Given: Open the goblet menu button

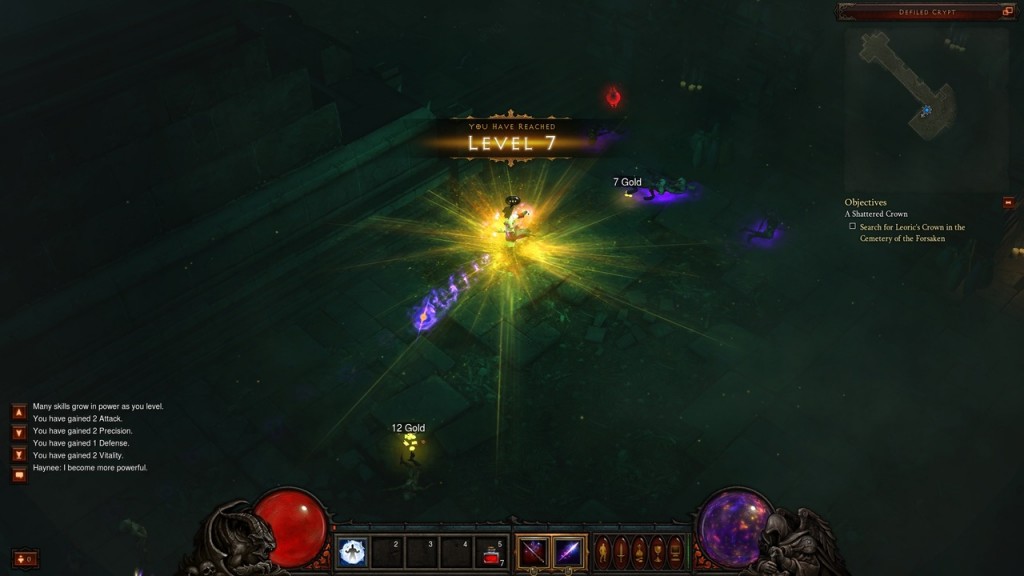Looking at the screenshot, I should [657, 552].
